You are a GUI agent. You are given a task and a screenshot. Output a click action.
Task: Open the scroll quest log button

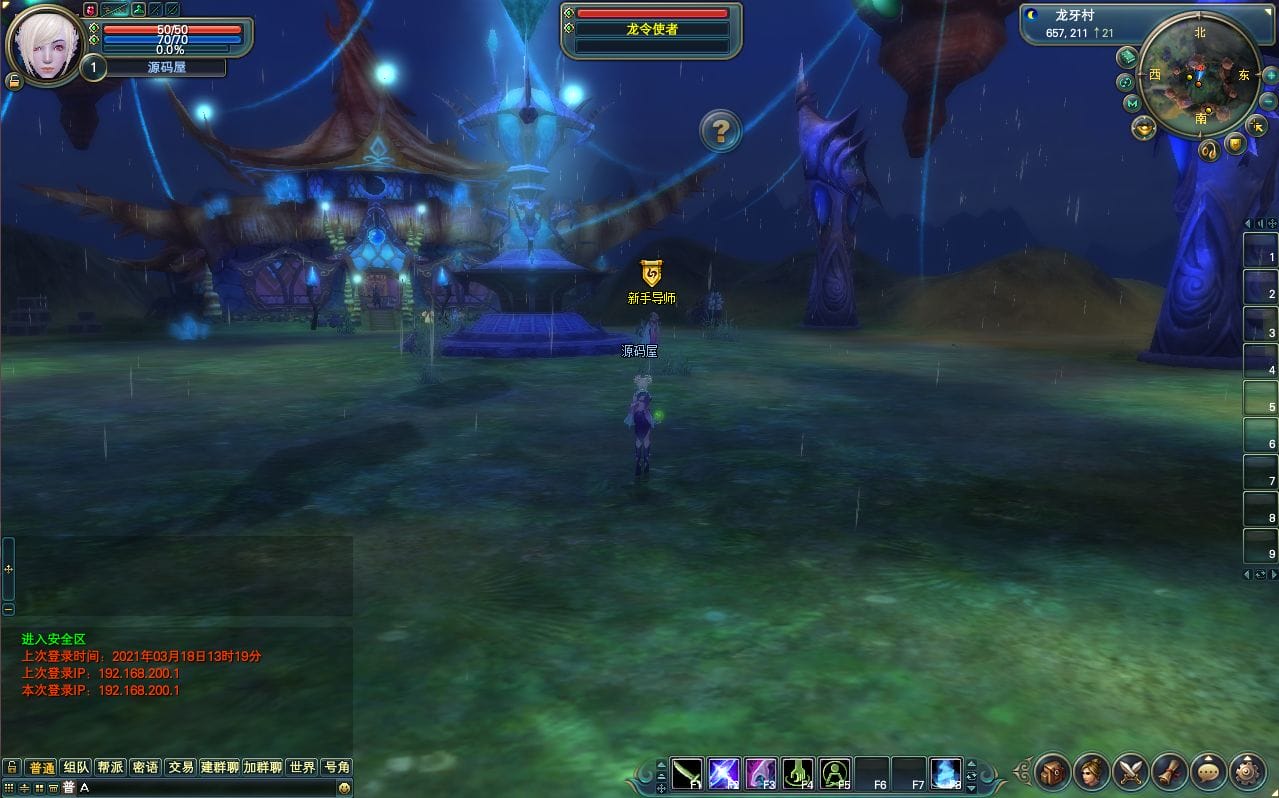click(x=1170, y=771)
